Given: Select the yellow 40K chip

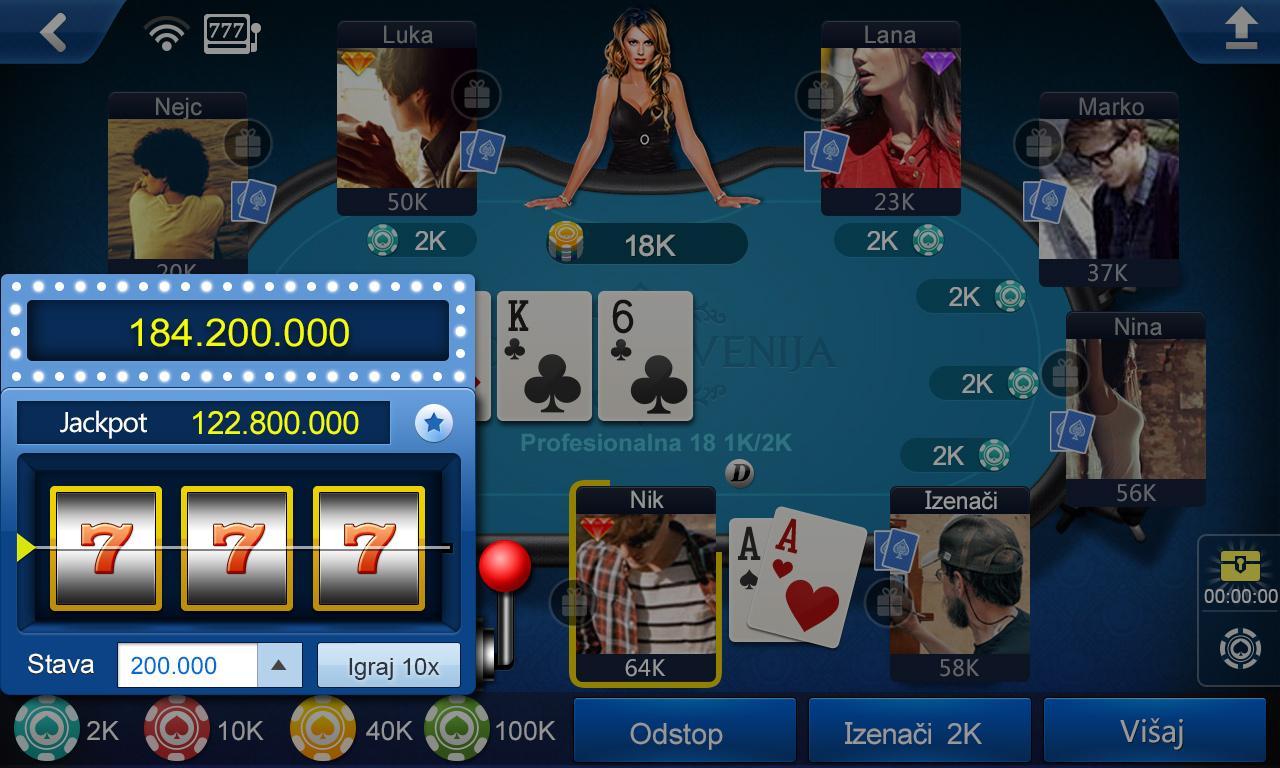Looking at the screenshot, I should (320, 730).
